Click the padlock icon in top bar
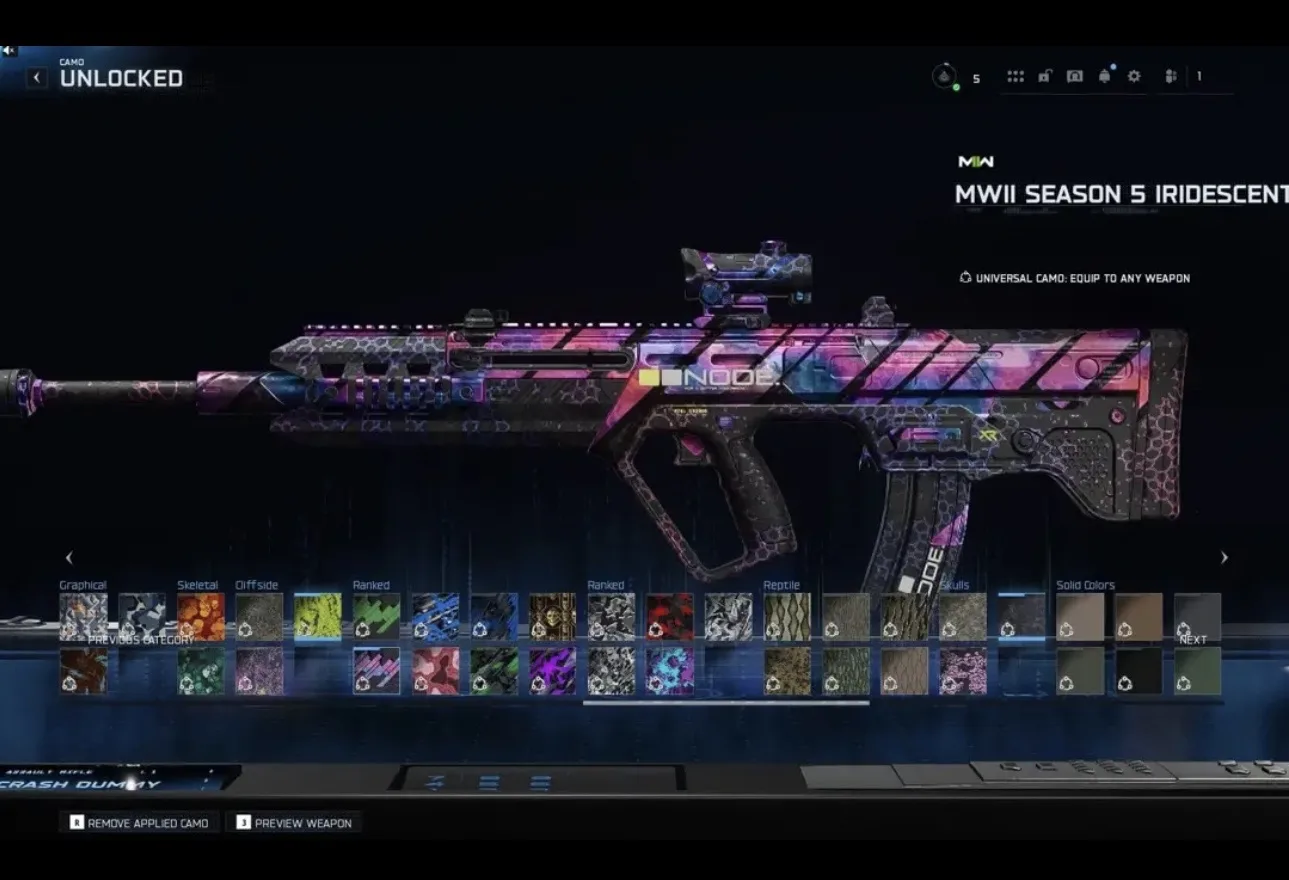 pos(1044,76)
